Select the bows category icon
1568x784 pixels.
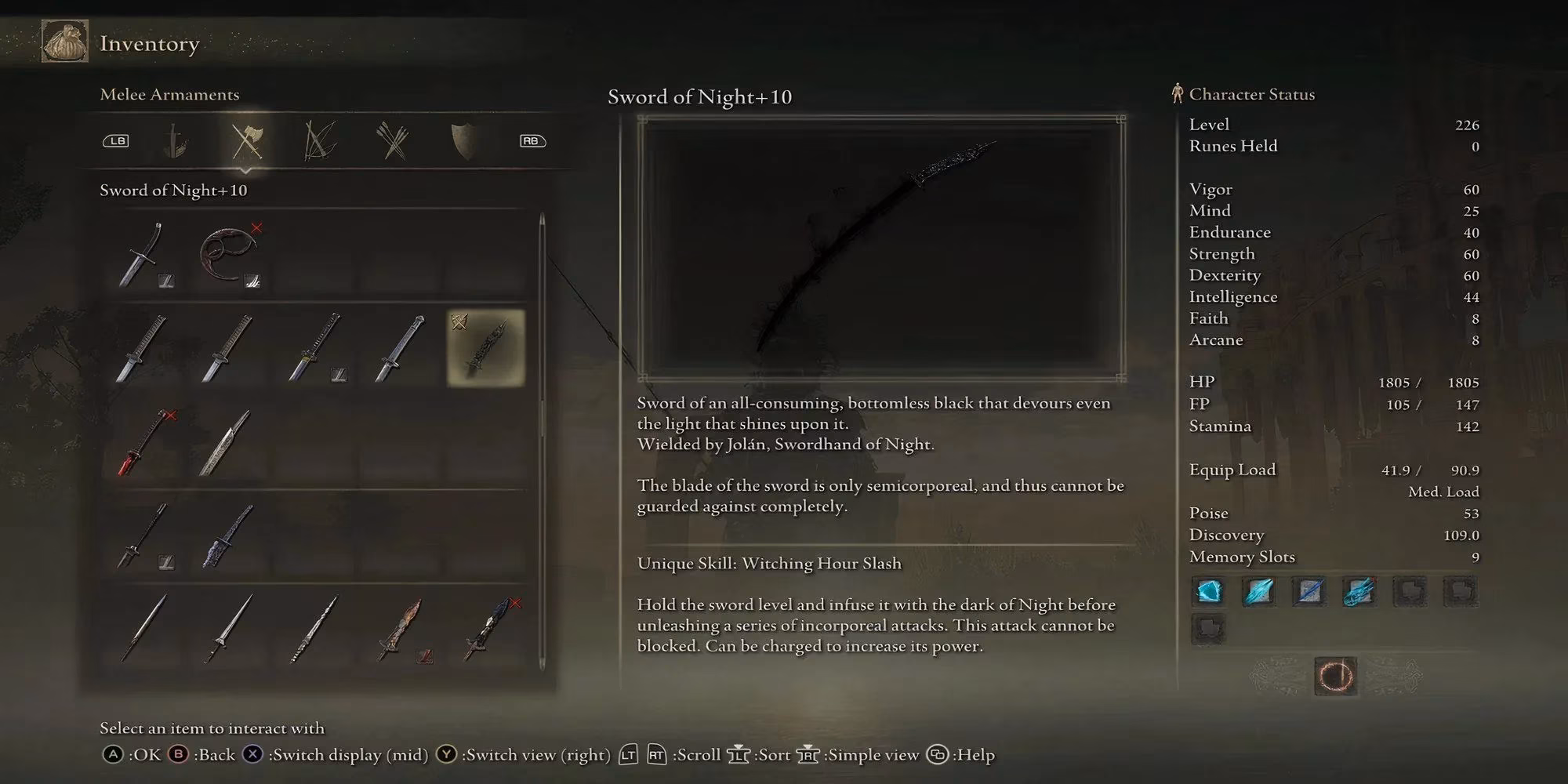pyautogui.click(x=318, y=141)
